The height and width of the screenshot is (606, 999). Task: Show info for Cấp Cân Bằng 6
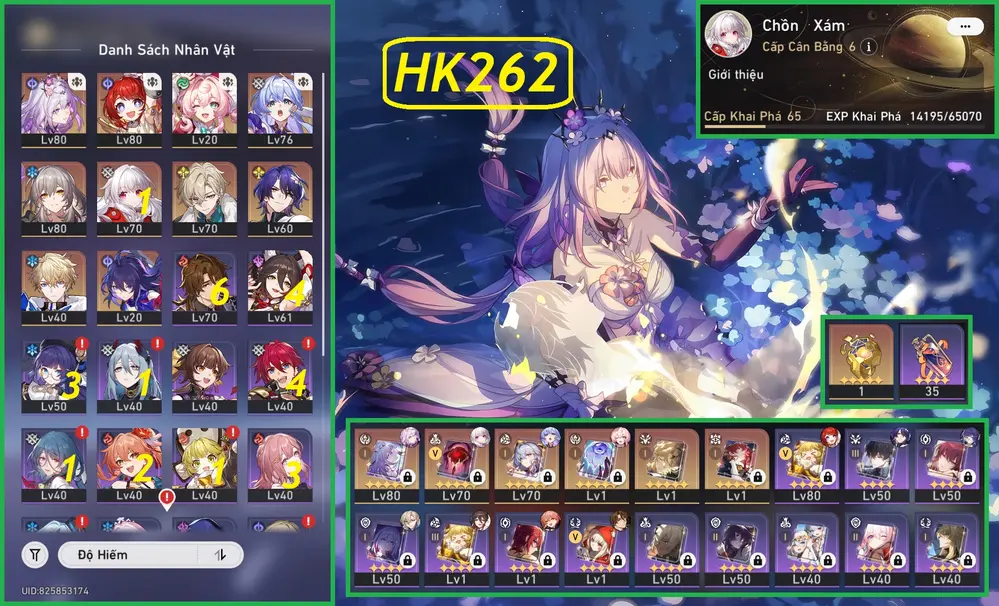click(x=869, y=47)
